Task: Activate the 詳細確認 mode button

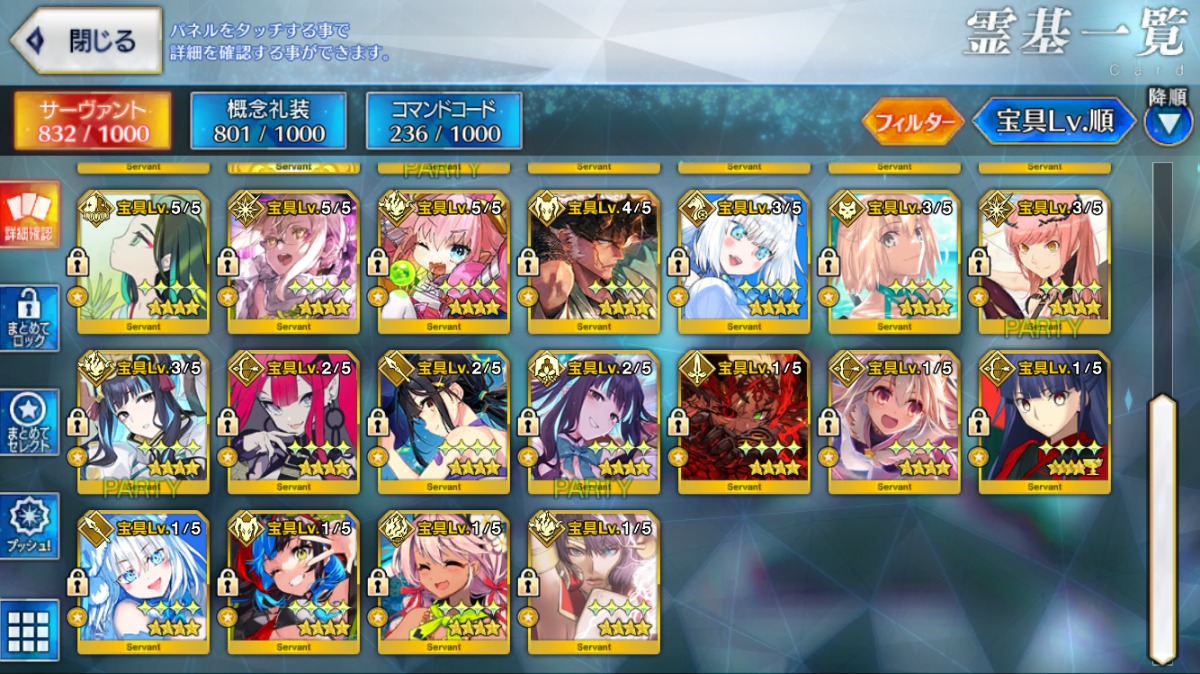Action: click(x=28, y=216)
